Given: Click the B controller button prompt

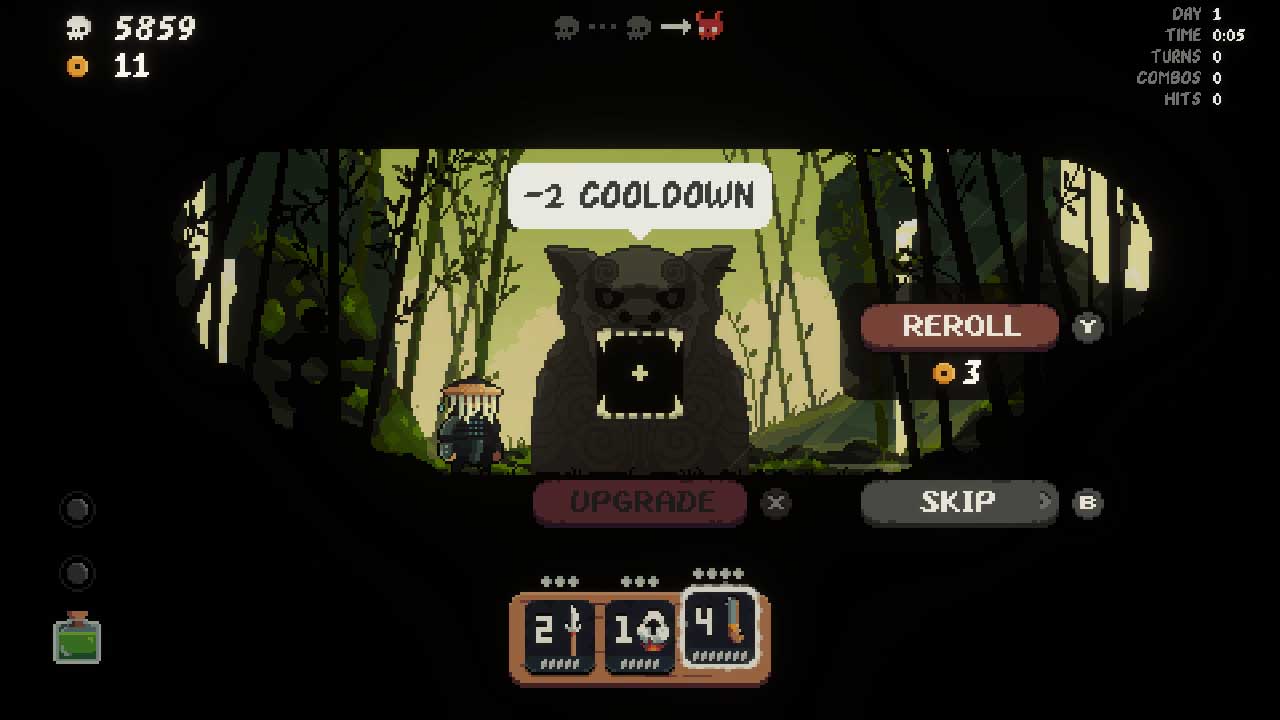Looking at the screenshot, I should tap(1088, 504).
